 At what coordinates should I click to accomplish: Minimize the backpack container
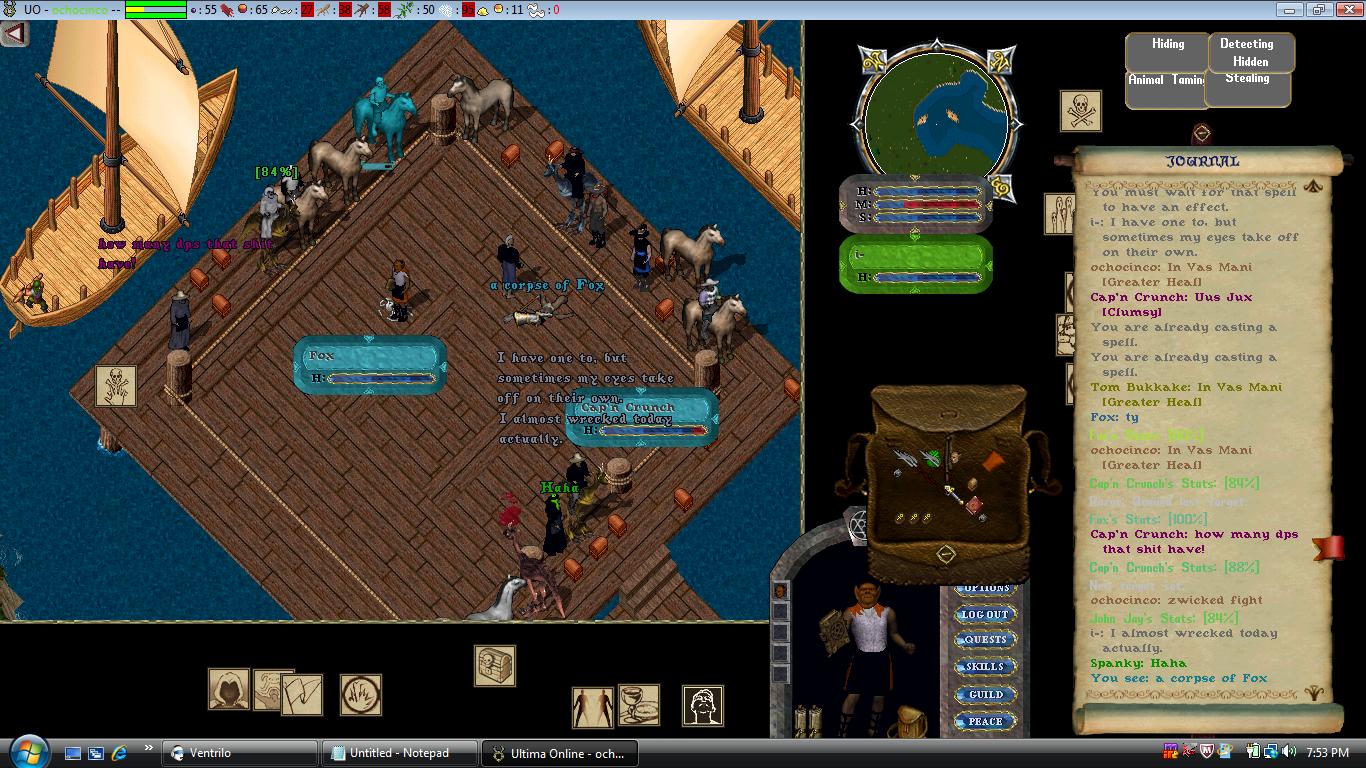[x=945, y=554]
